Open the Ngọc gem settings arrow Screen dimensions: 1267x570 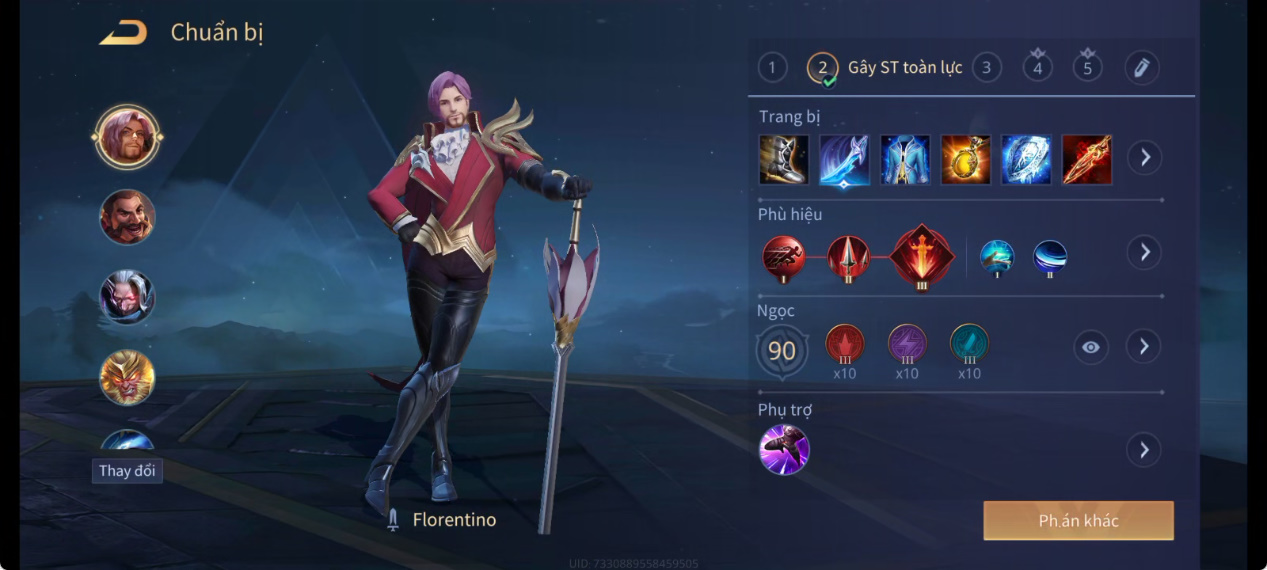coord(1144,347)
